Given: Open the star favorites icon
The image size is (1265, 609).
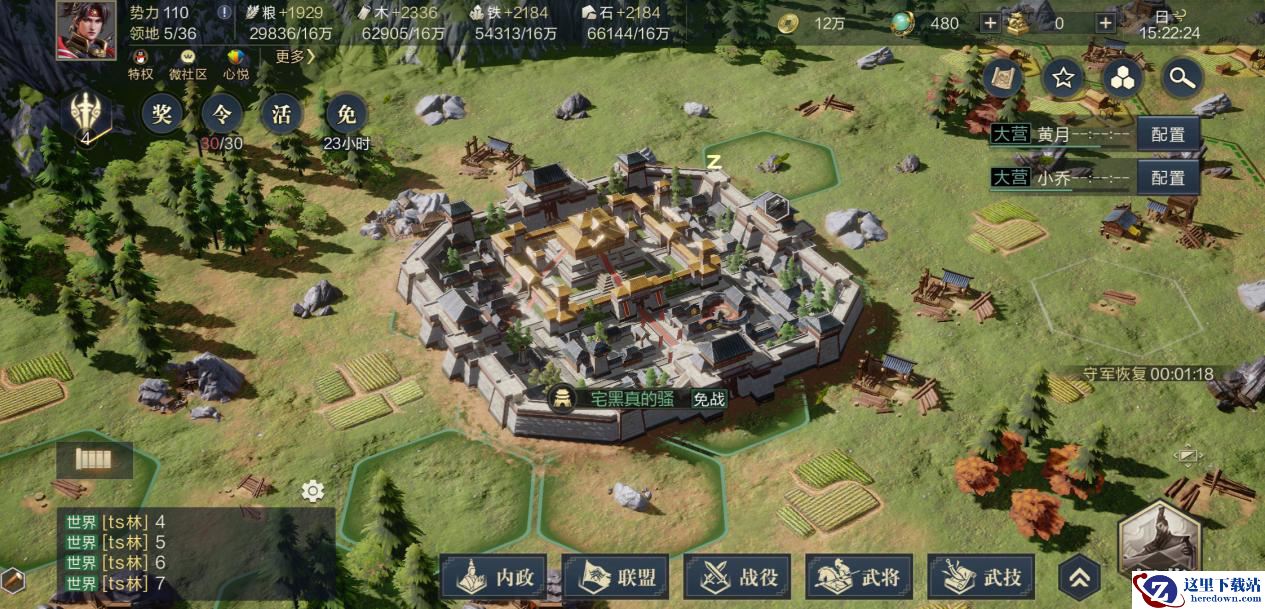Looking at the screenshot, I should click(1062, 78).
